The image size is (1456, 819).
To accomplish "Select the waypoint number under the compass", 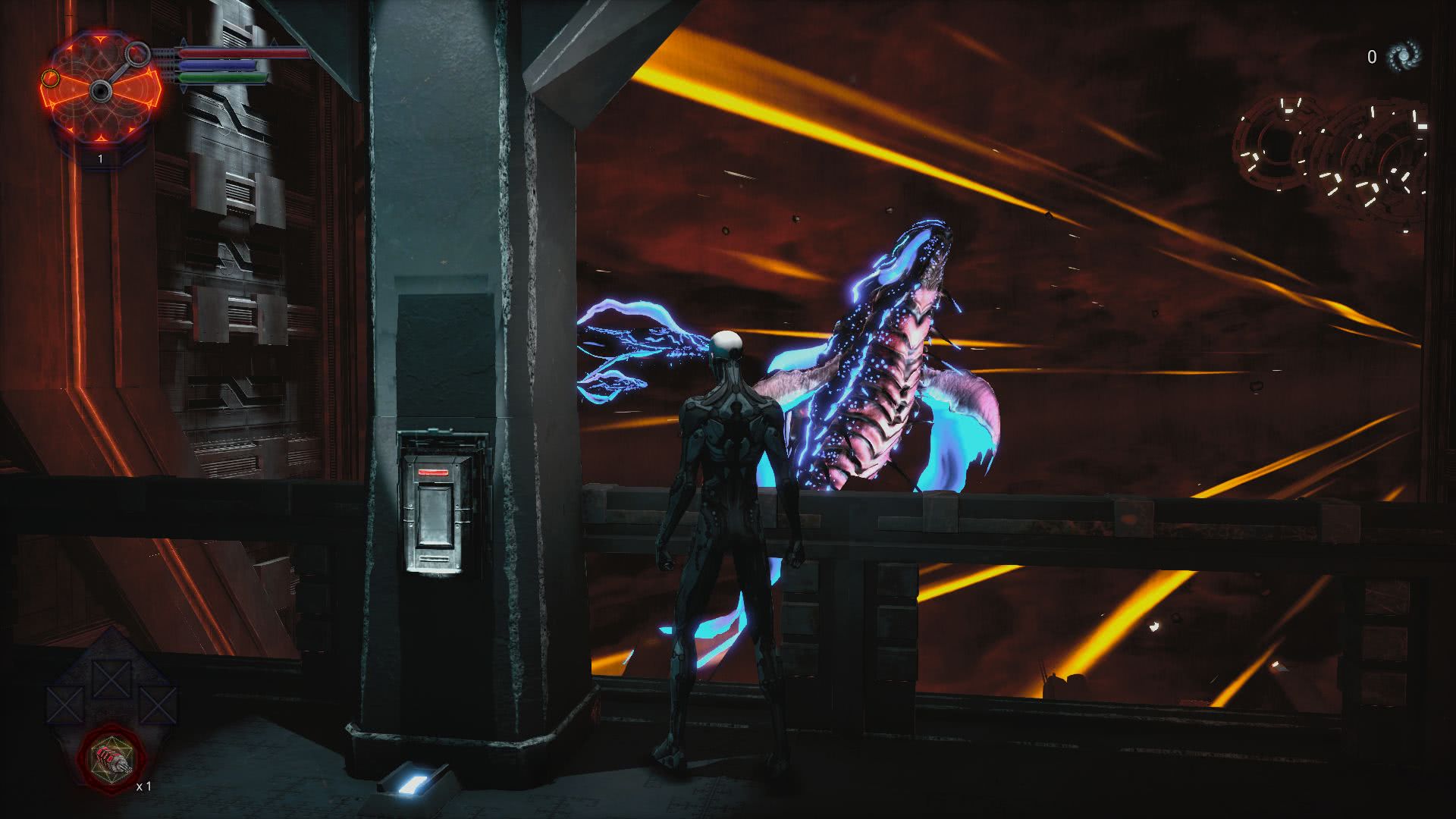I will [x=100, y=158].
